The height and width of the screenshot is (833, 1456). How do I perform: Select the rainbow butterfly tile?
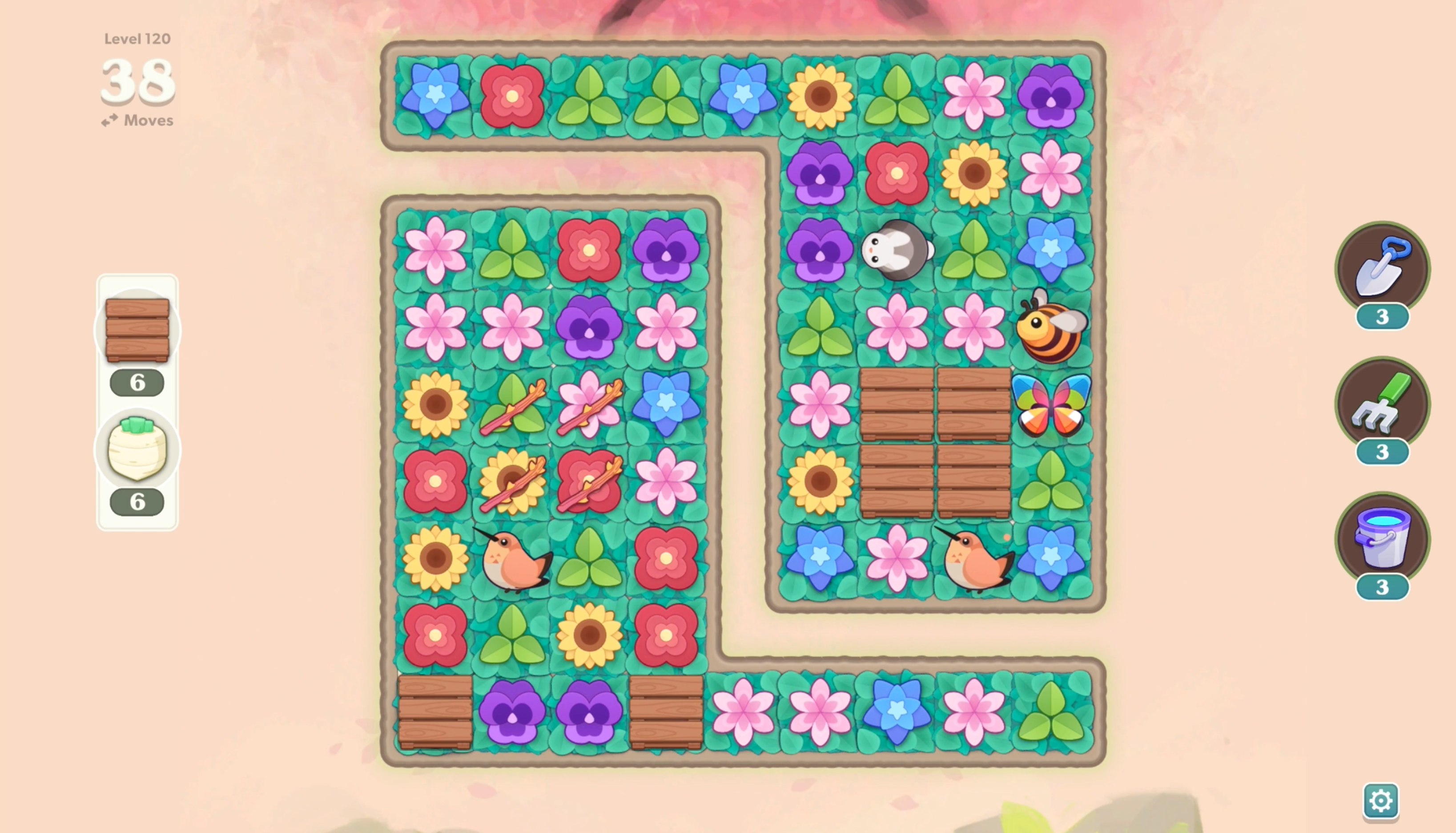[1051, 404]
